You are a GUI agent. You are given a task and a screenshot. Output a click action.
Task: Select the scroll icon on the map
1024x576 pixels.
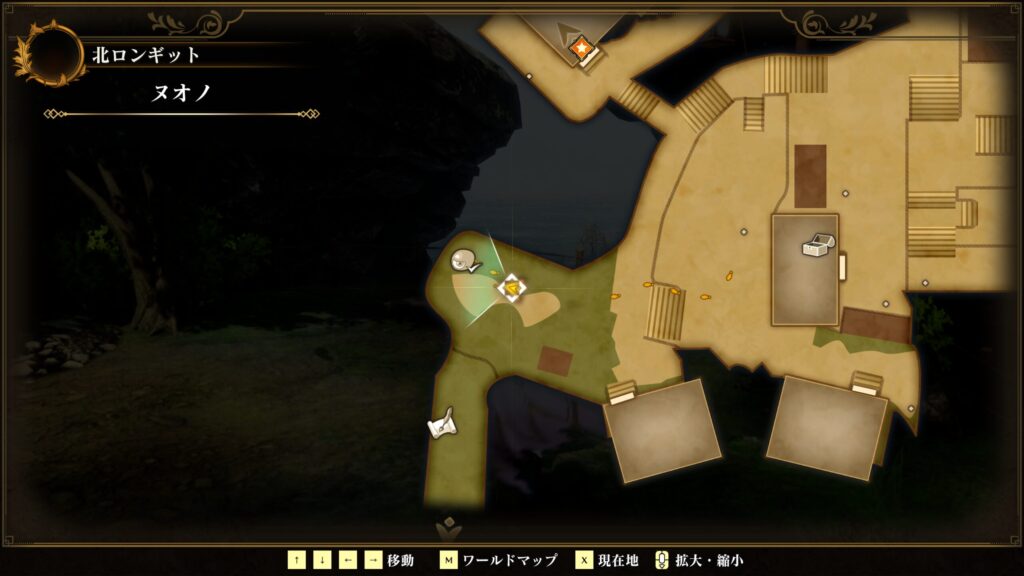click(x=442, y=424)
